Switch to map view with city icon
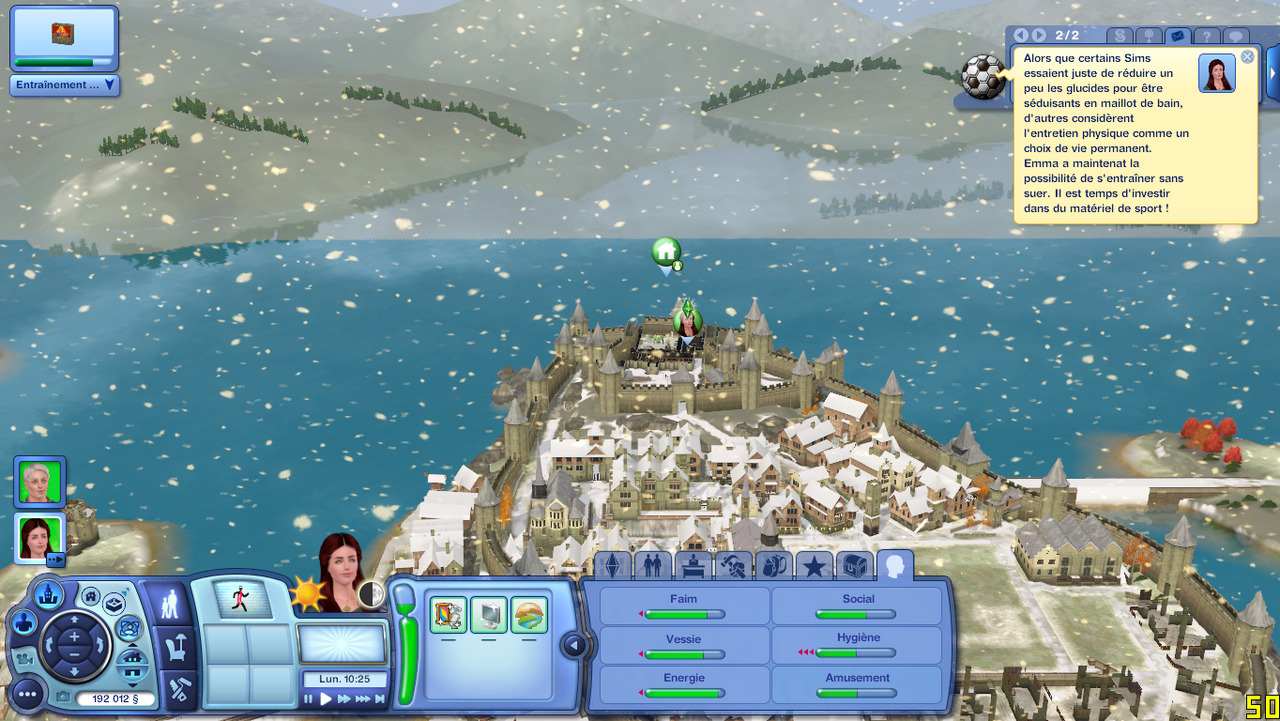1280x721 pixels. (x=48, y=595)
